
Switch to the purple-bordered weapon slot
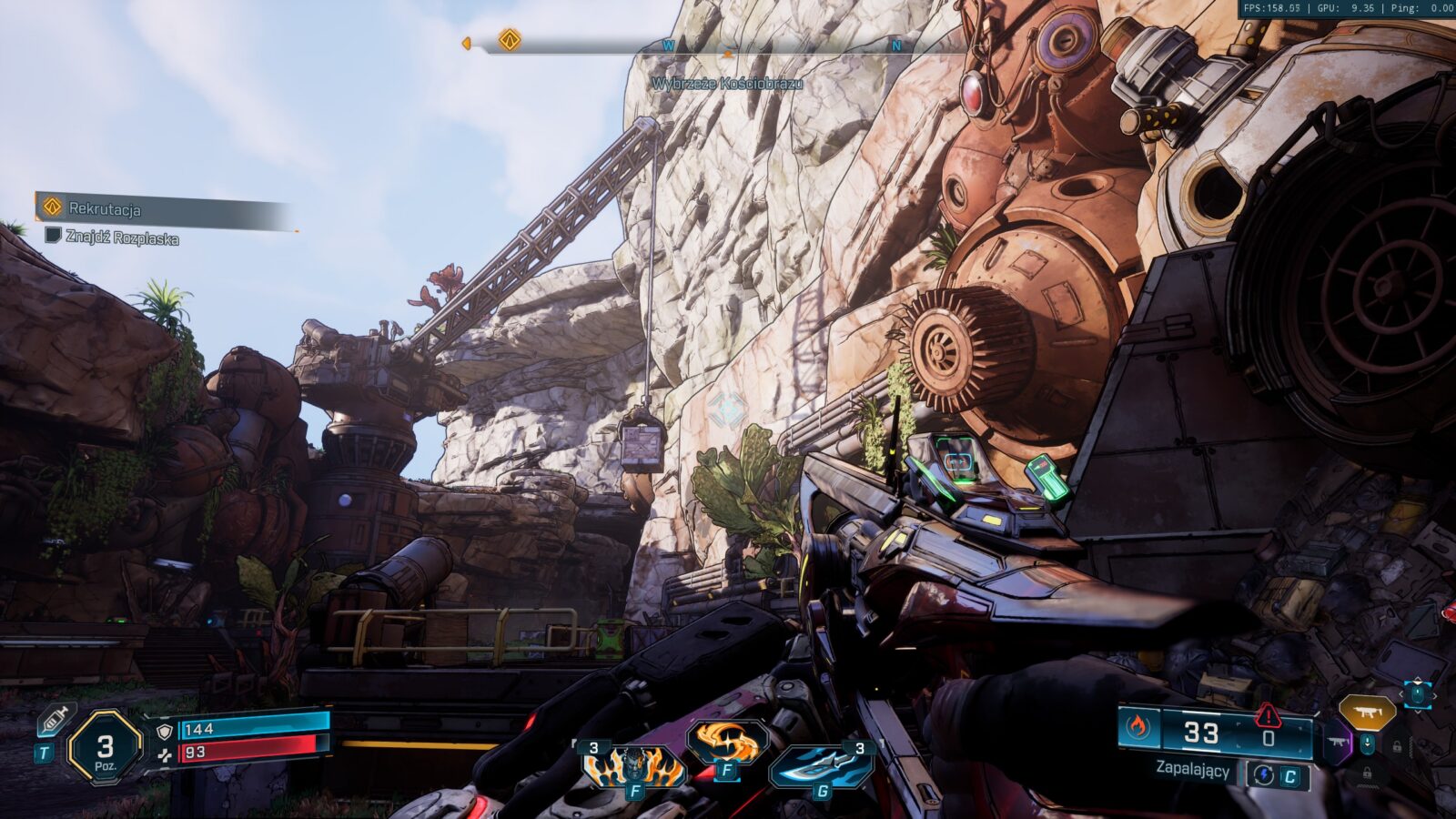pos(1337,743)
